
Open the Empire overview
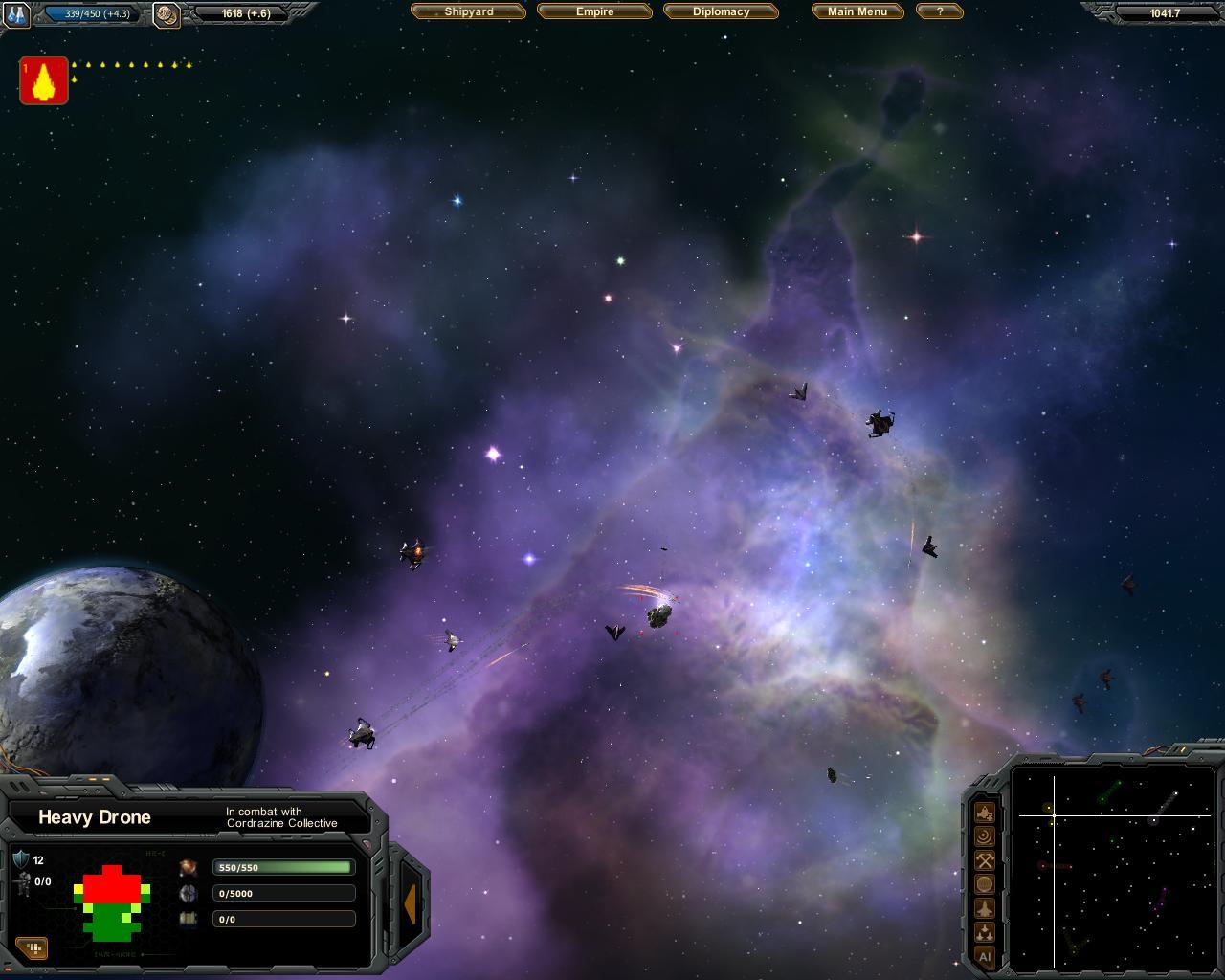coord(594,11)
